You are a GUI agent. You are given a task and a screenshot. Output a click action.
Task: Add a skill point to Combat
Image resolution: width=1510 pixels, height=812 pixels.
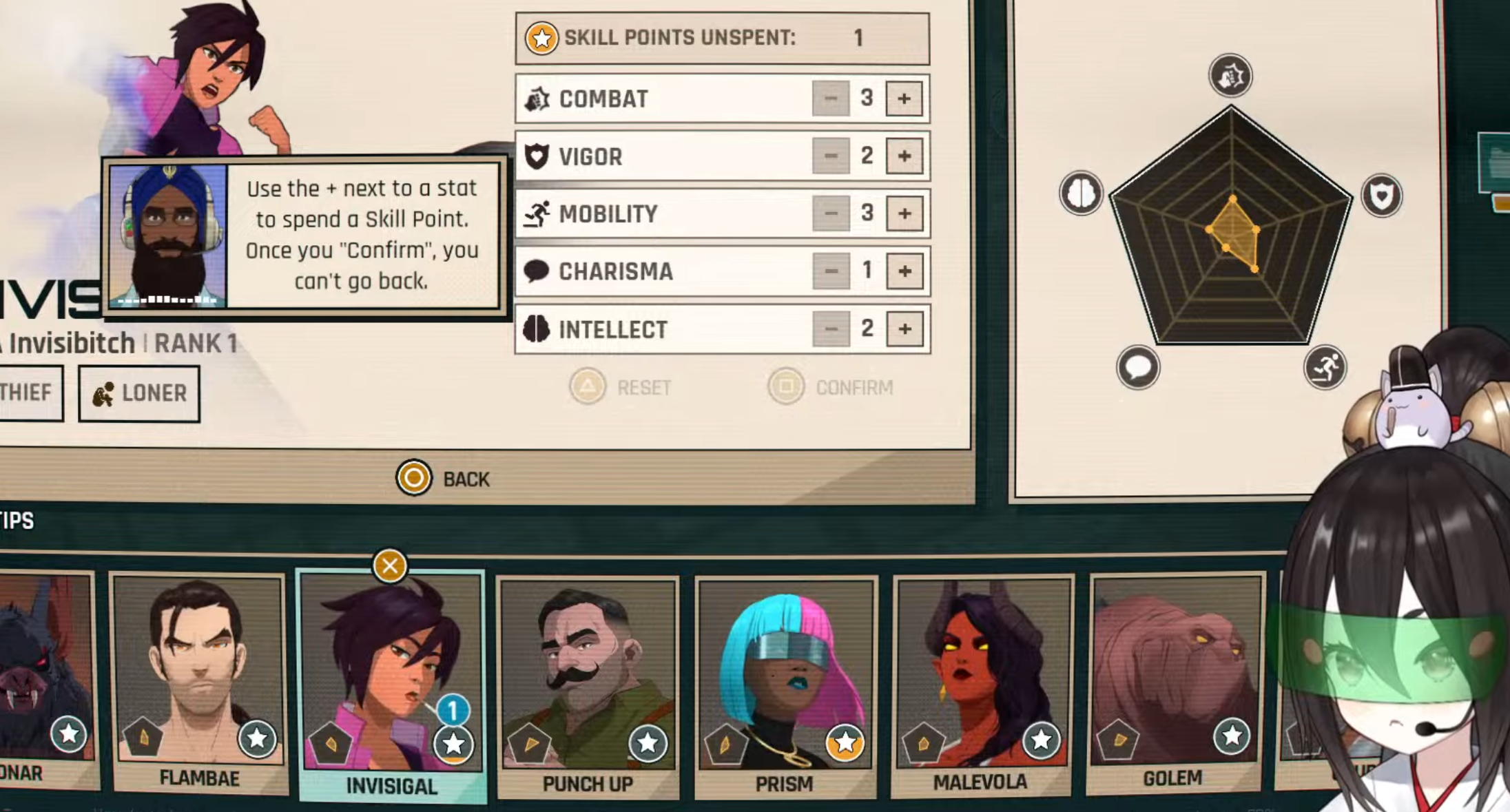coord(904,99)
